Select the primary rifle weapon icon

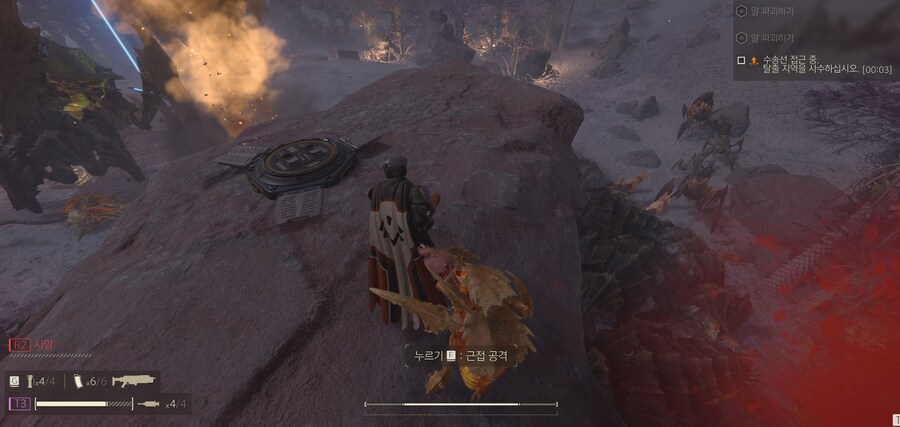132,381
